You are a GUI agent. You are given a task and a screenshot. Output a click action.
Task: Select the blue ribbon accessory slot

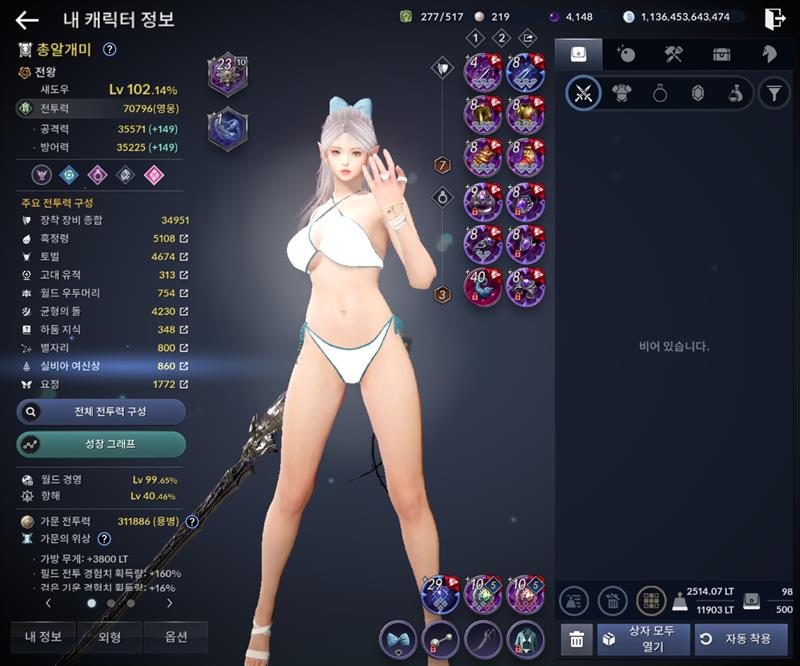coord(398,638)
